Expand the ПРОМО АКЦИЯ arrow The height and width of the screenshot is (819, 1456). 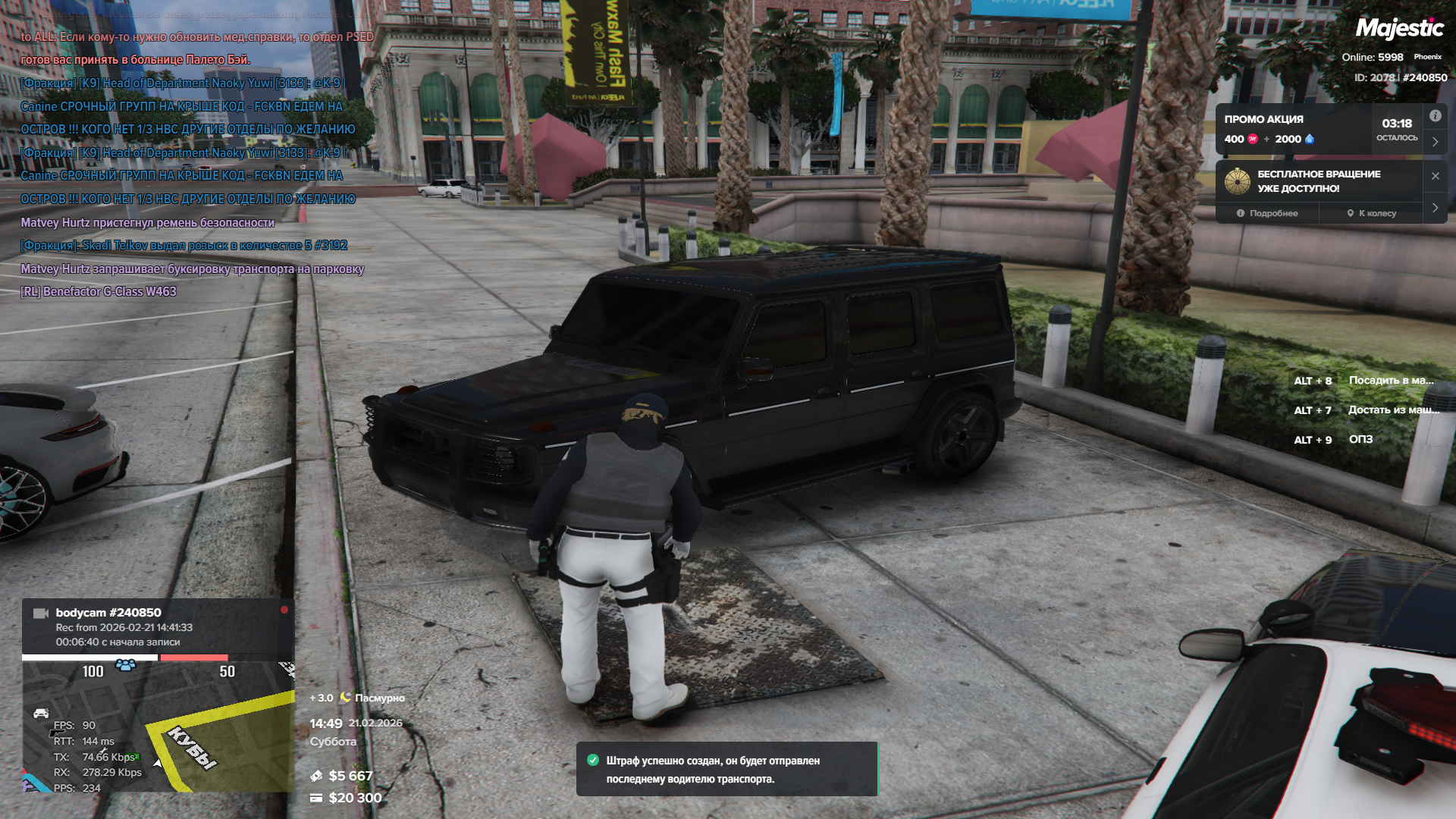(1435, 142)
